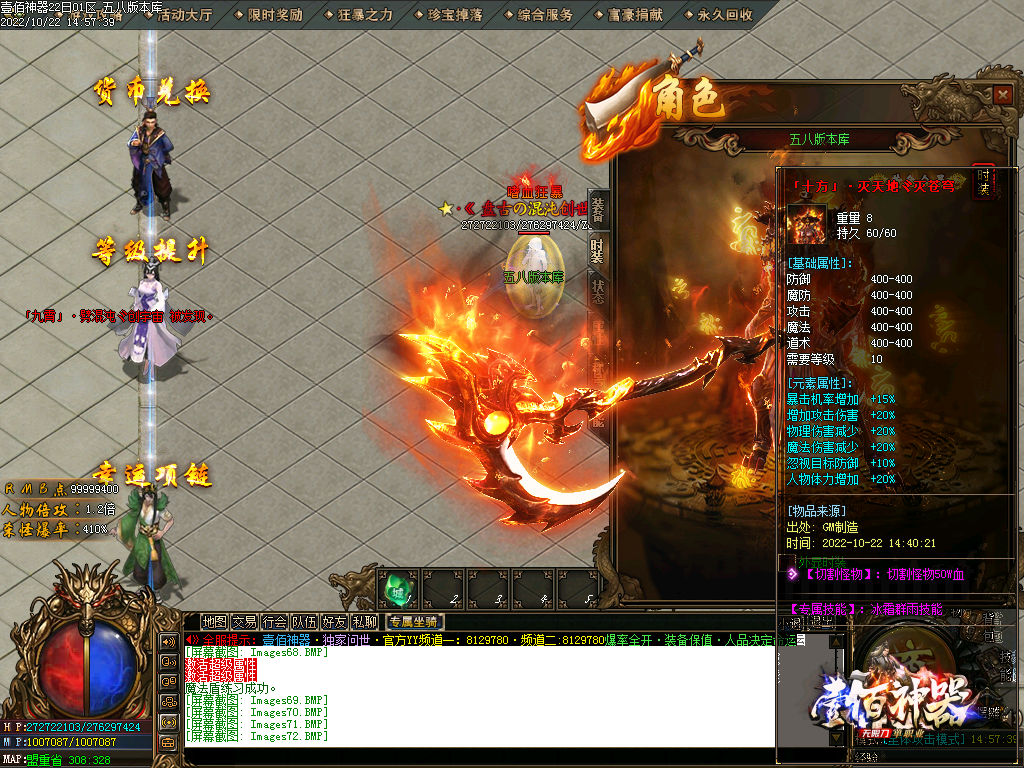Show the 状态 tab

tap(597, 291)
